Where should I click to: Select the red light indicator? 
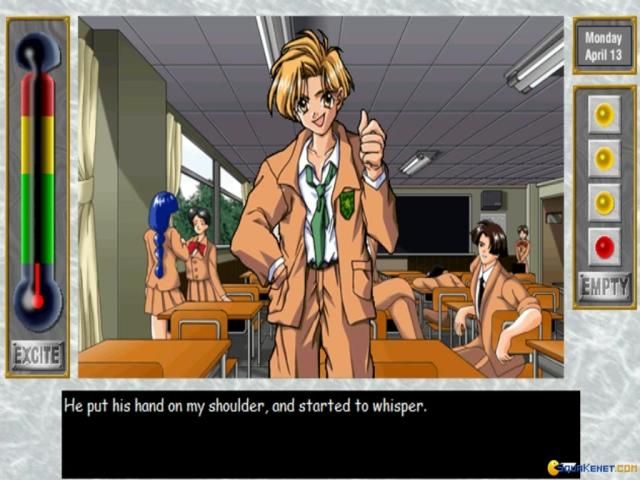coord(604,246)
